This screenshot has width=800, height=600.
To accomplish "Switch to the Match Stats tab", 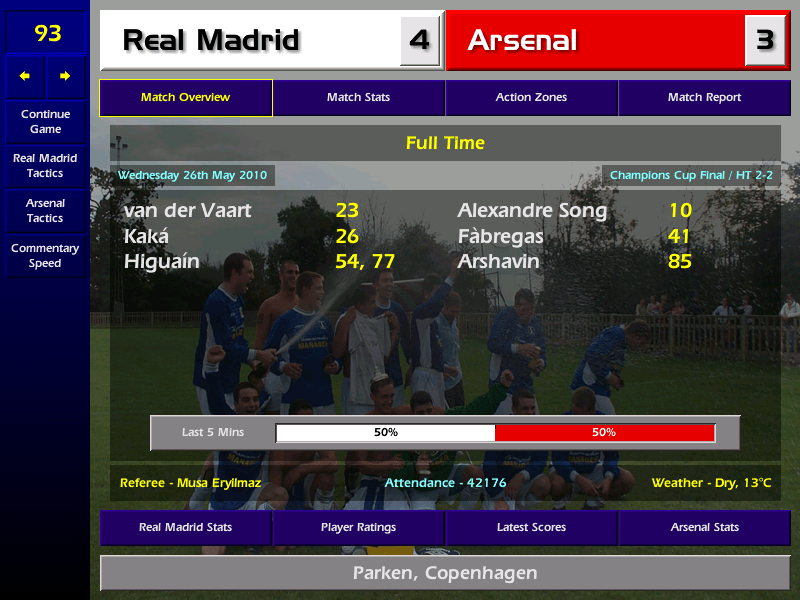I will (358, 98).
